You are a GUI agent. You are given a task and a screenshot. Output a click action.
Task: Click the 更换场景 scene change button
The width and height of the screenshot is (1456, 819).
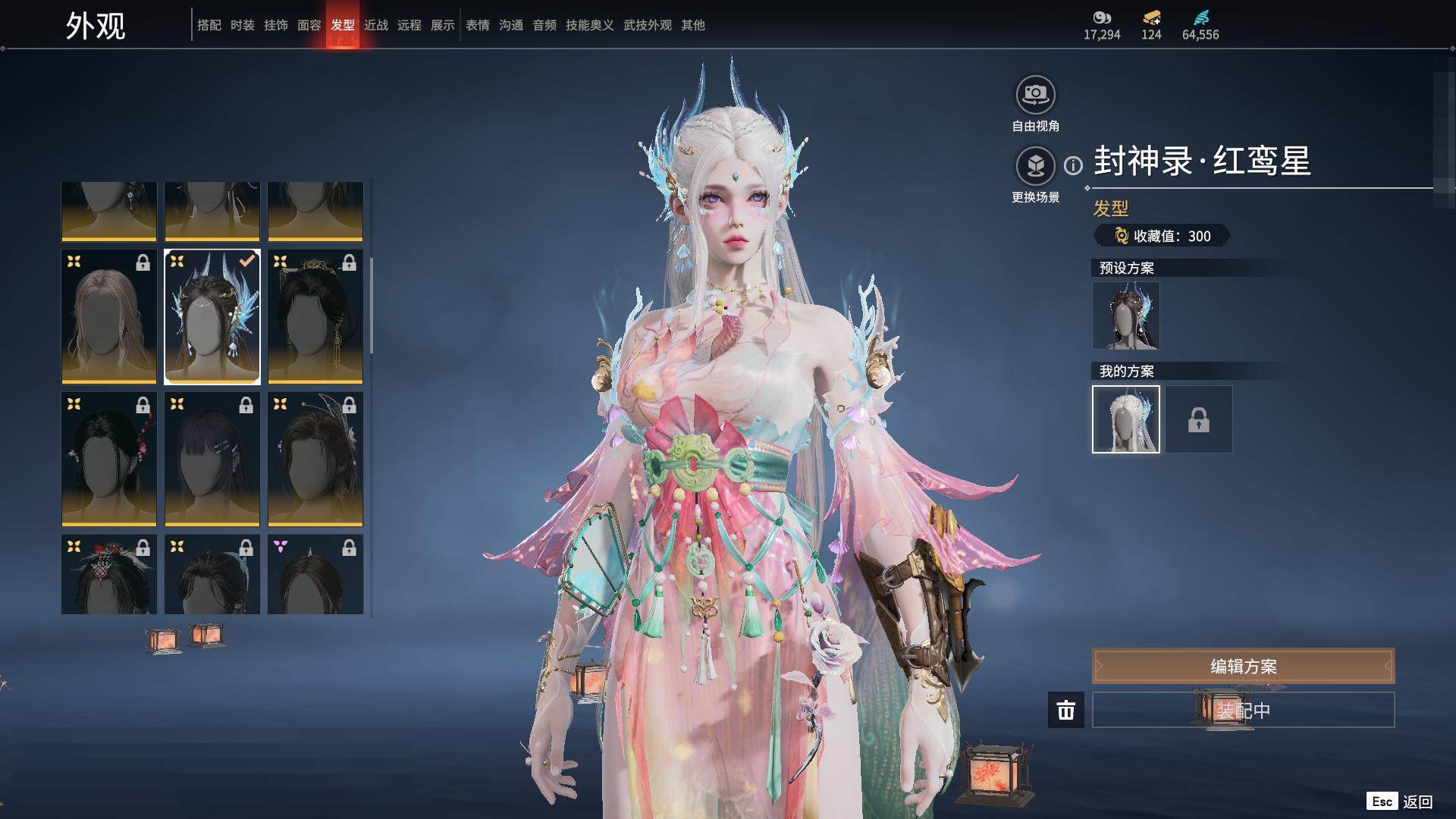1035,166
